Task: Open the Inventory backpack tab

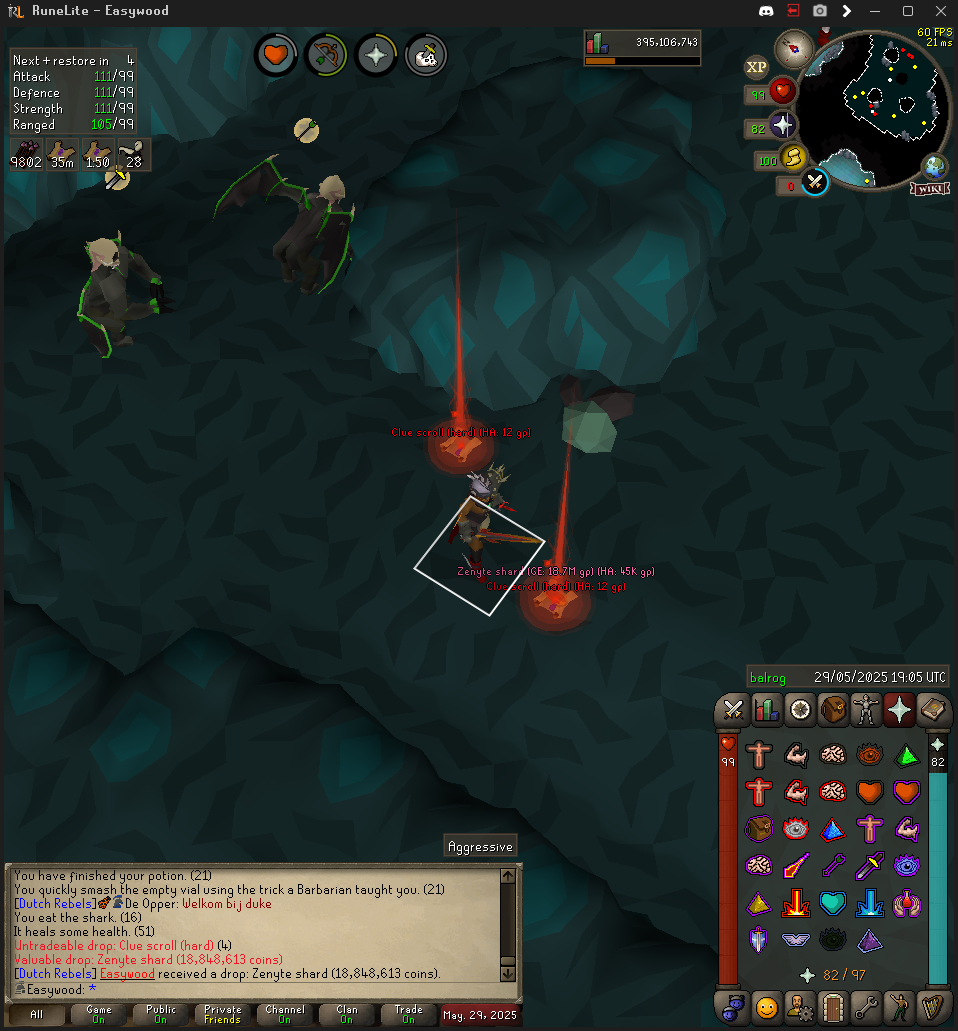Action: [832, 710]
